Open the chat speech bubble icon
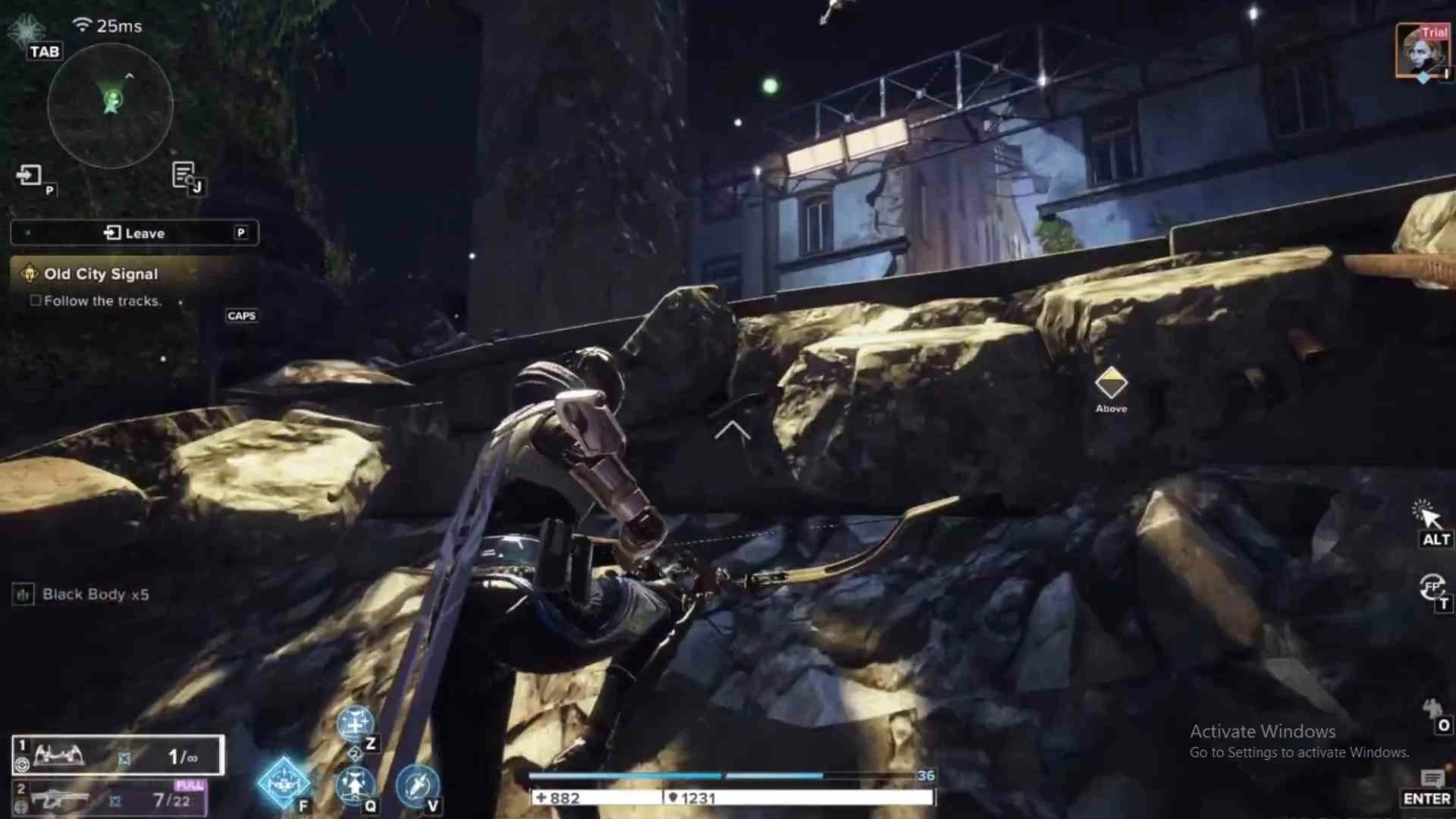 (x=1431, y=778)
